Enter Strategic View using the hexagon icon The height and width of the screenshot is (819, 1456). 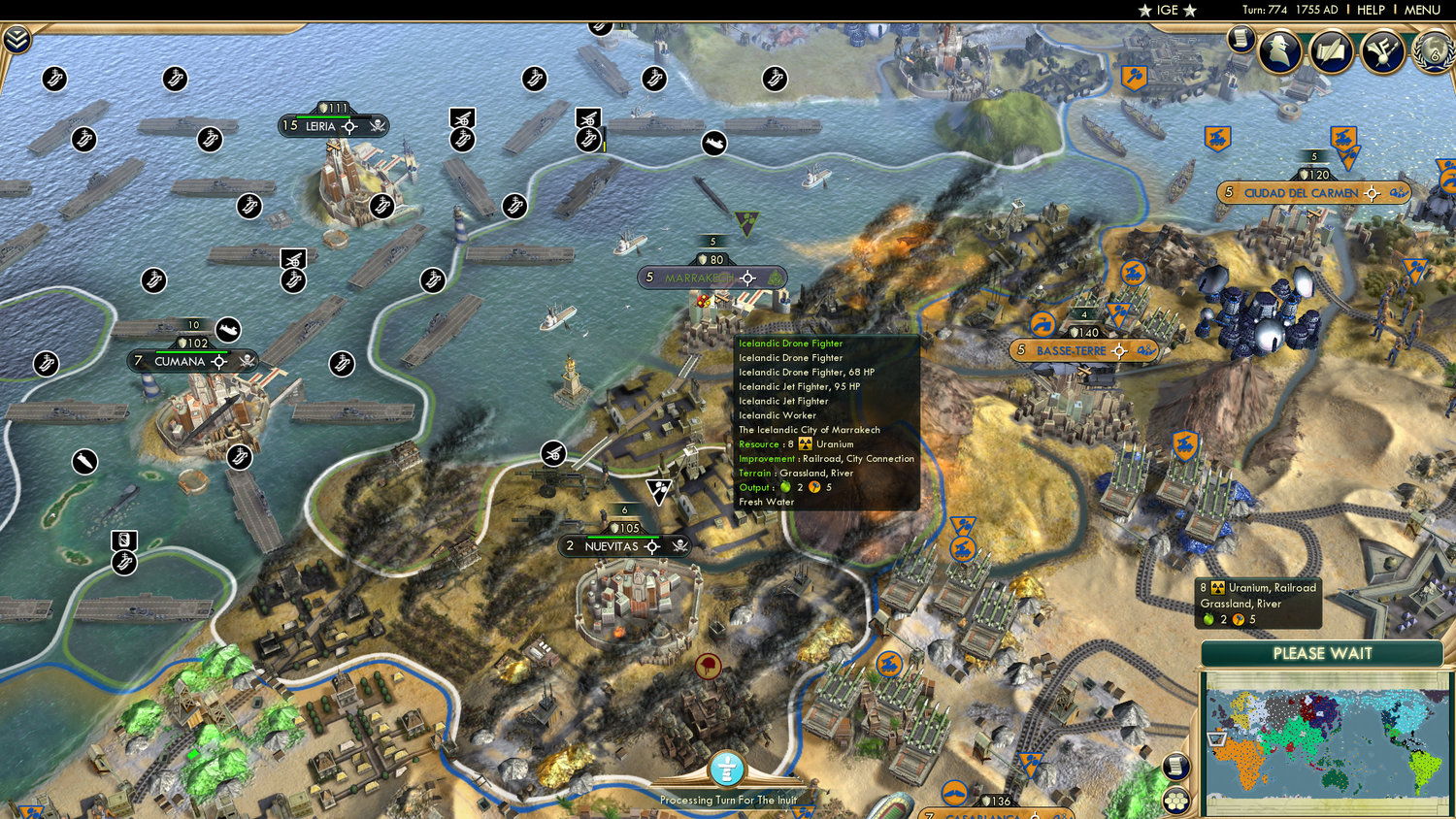[x=1175, y=801]
